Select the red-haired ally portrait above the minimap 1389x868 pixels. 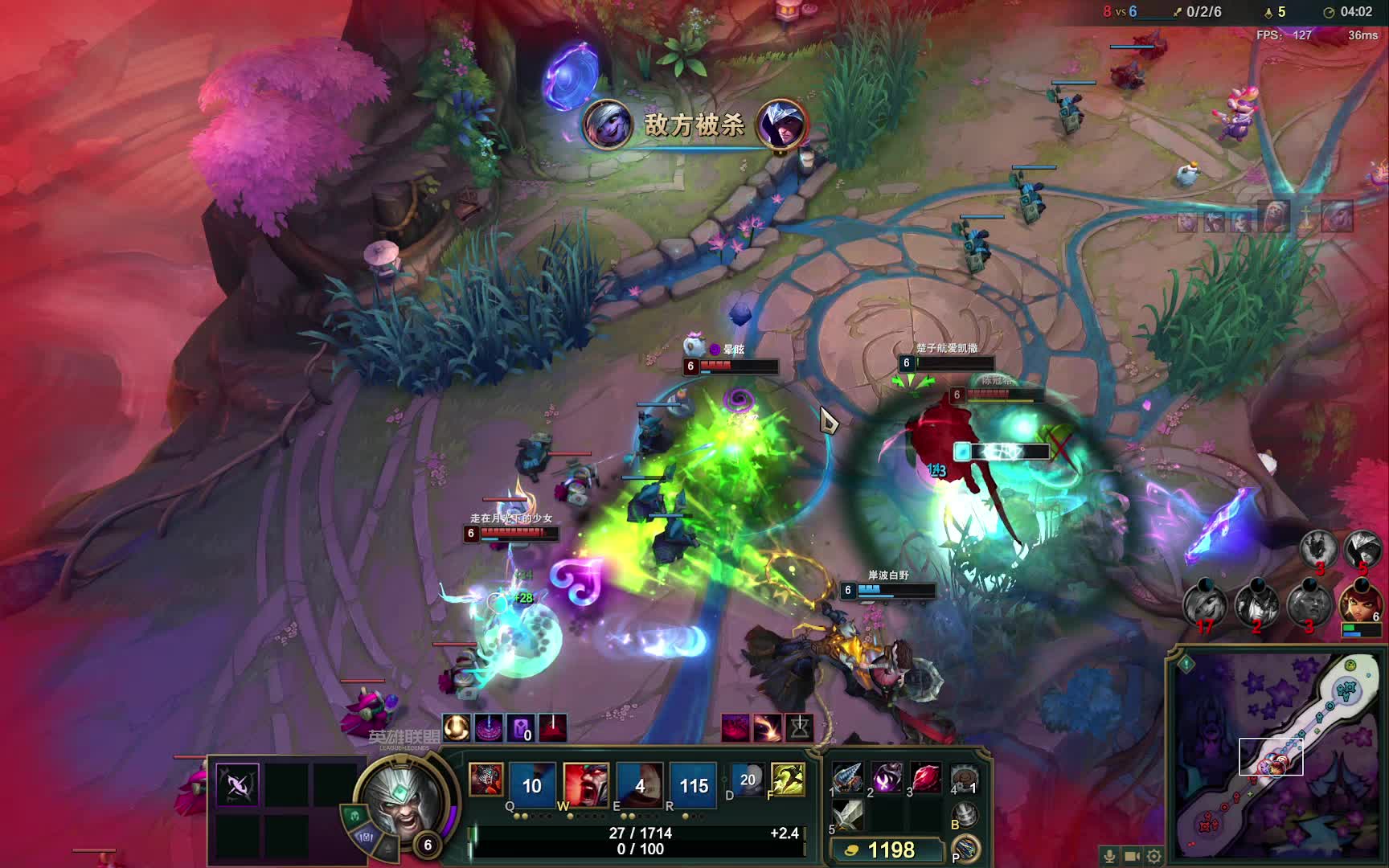pyautogui.click(x=1360, y=604)
